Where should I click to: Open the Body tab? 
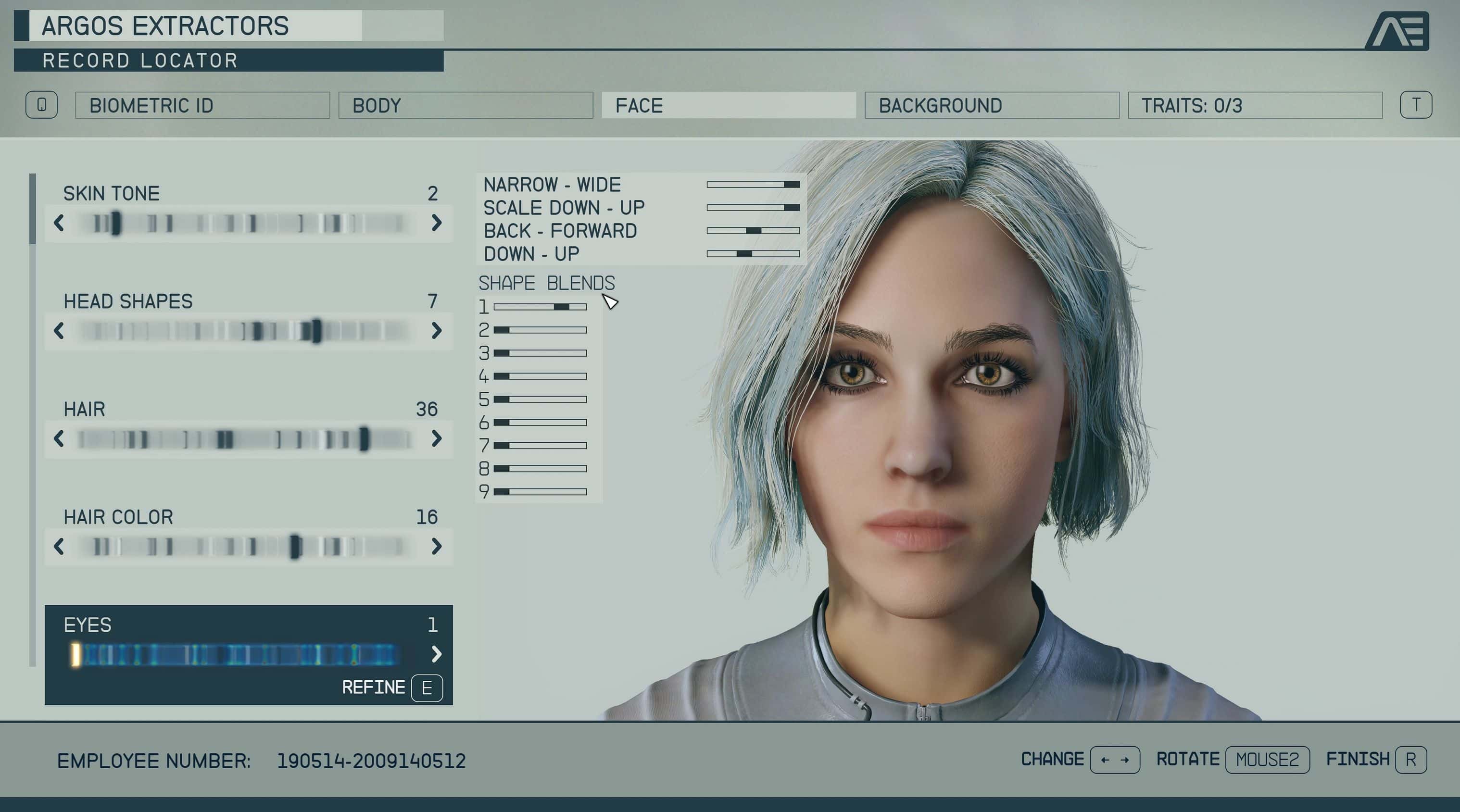tap(466, 105)
